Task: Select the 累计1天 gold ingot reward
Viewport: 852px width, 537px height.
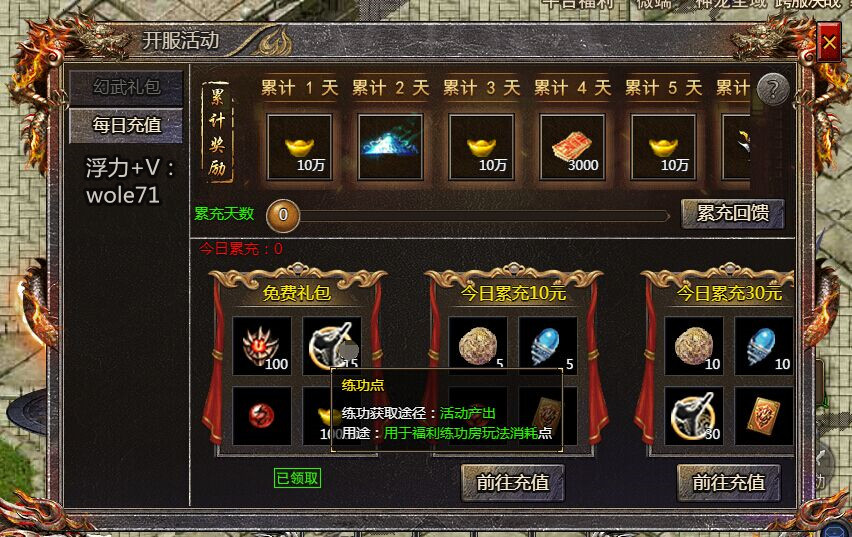Action: click(x=299, y=146)
